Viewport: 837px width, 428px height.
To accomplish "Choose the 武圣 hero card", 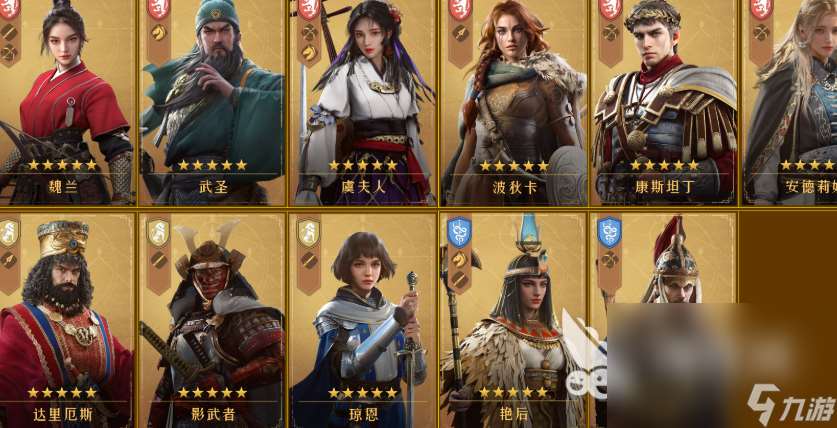I will [212, 100].
